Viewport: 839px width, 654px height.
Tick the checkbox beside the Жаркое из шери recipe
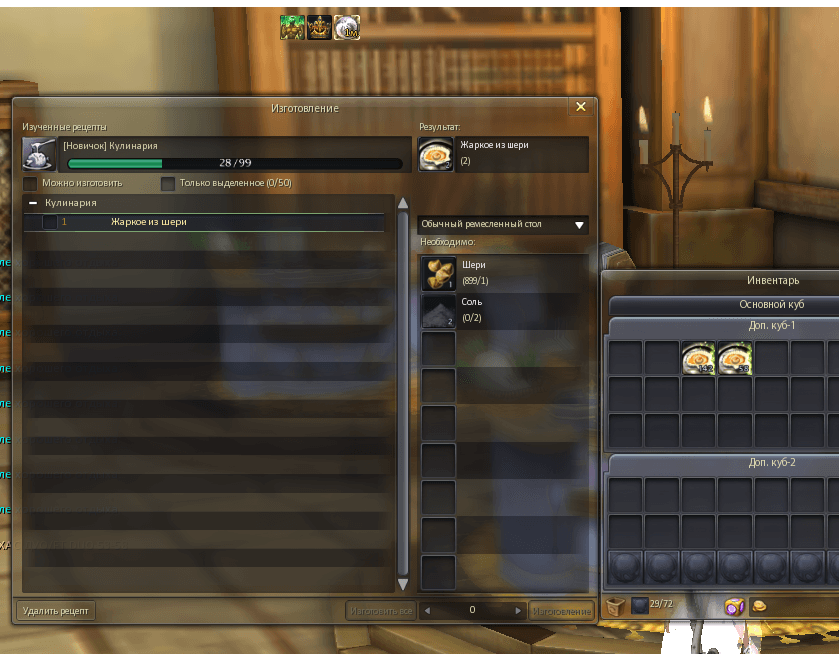49,222
